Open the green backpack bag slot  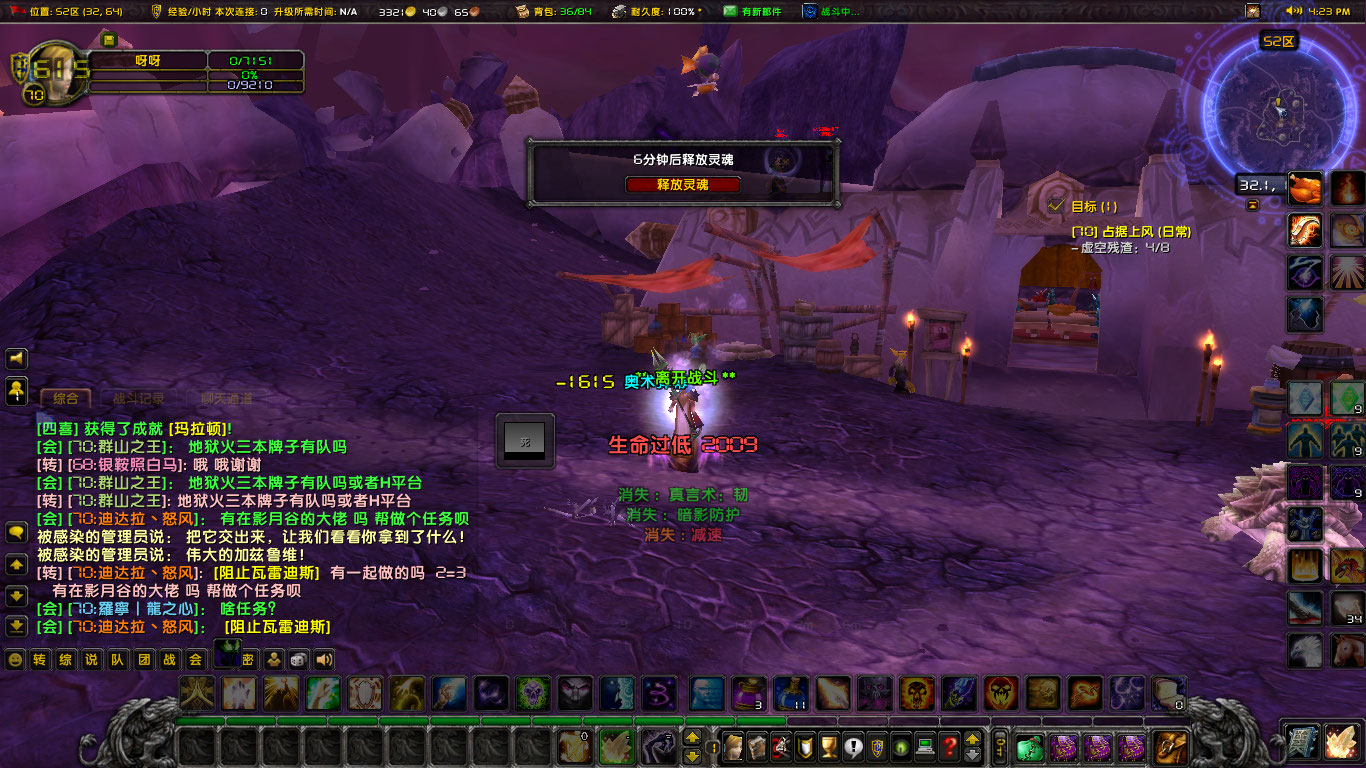coord(1030,746)
